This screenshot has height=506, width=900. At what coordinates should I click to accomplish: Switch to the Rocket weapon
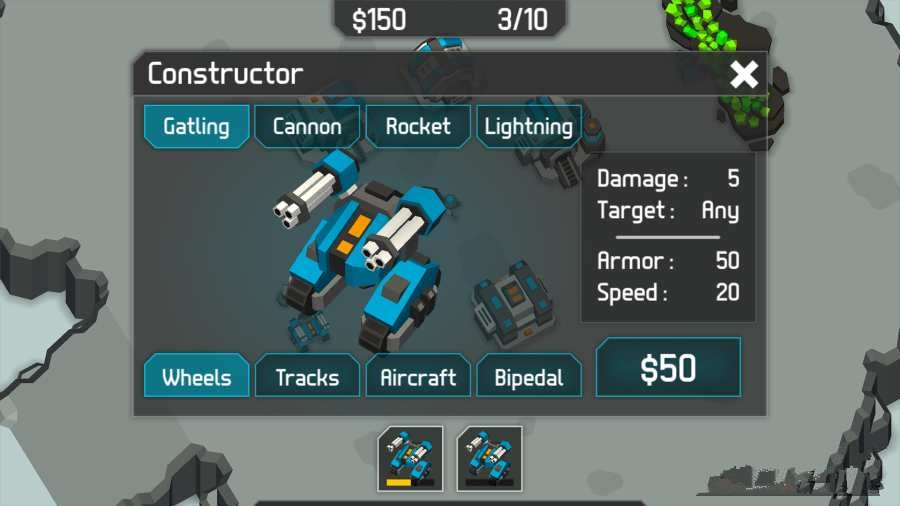418,127
